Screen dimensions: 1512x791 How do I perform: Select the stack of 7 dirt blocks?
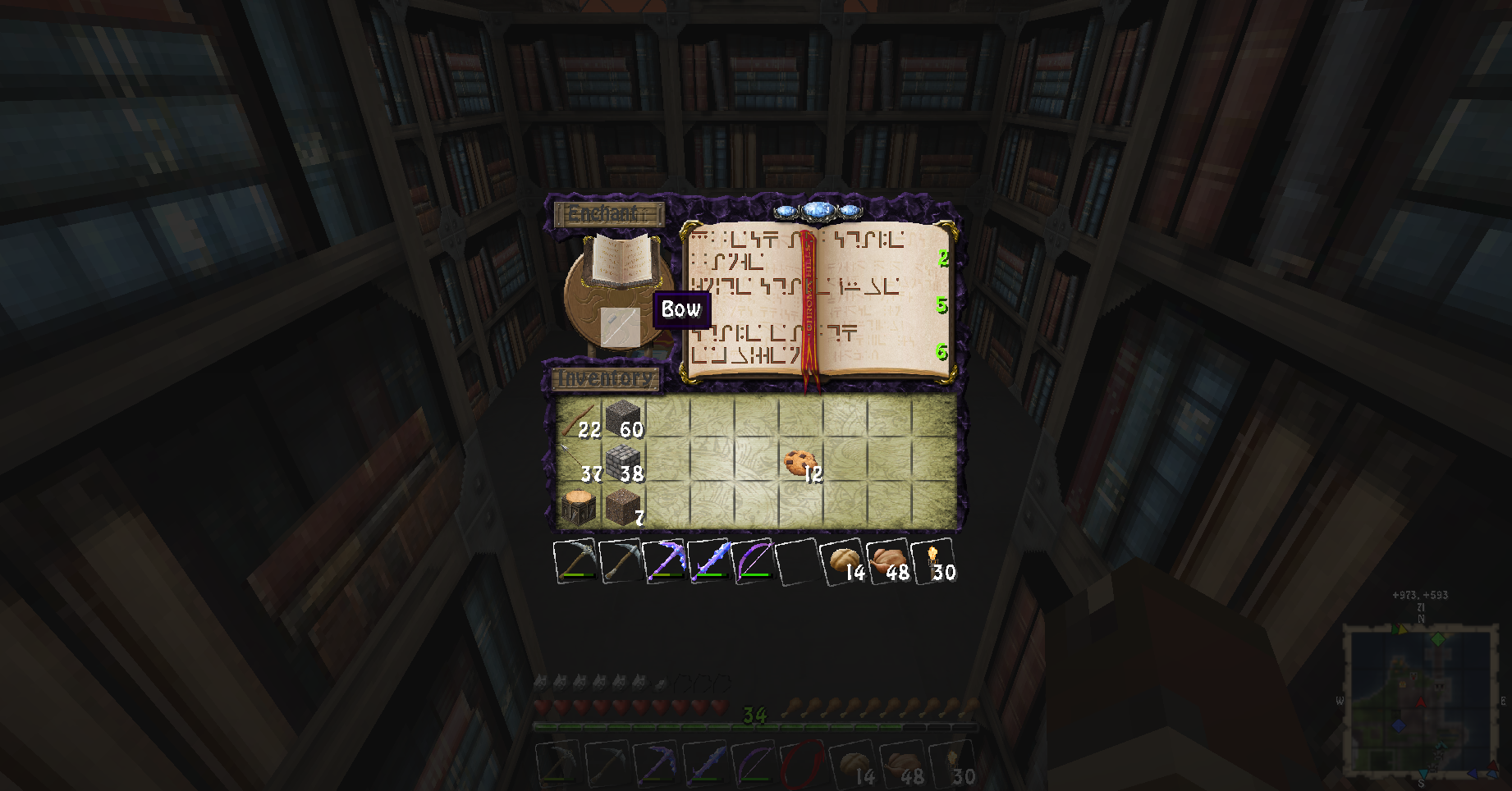pos(623,507)
